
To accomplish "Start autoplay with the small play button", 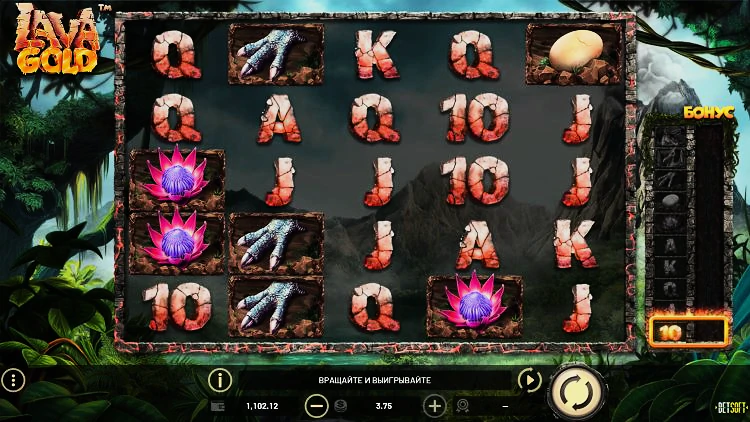I will (x=529, y=380).
